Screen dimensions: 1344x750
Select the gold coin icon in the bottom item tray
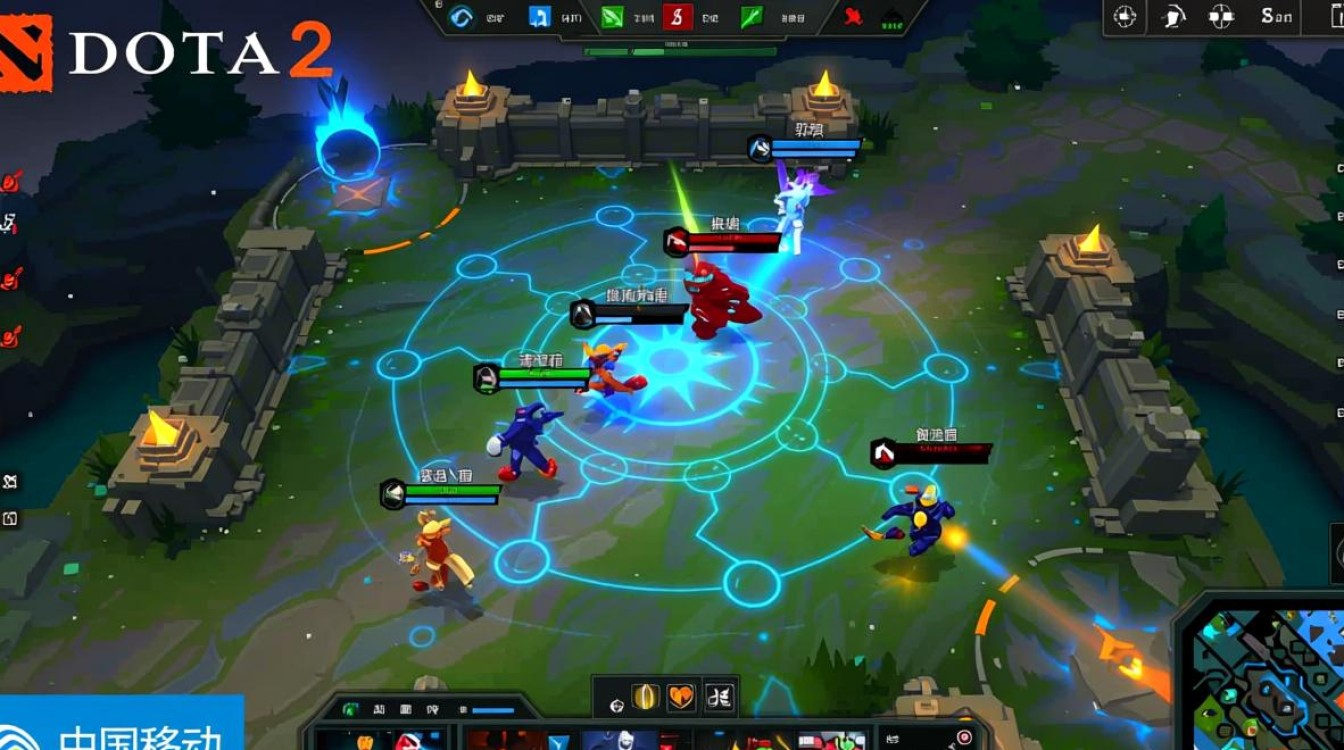(x=644, y=696)
